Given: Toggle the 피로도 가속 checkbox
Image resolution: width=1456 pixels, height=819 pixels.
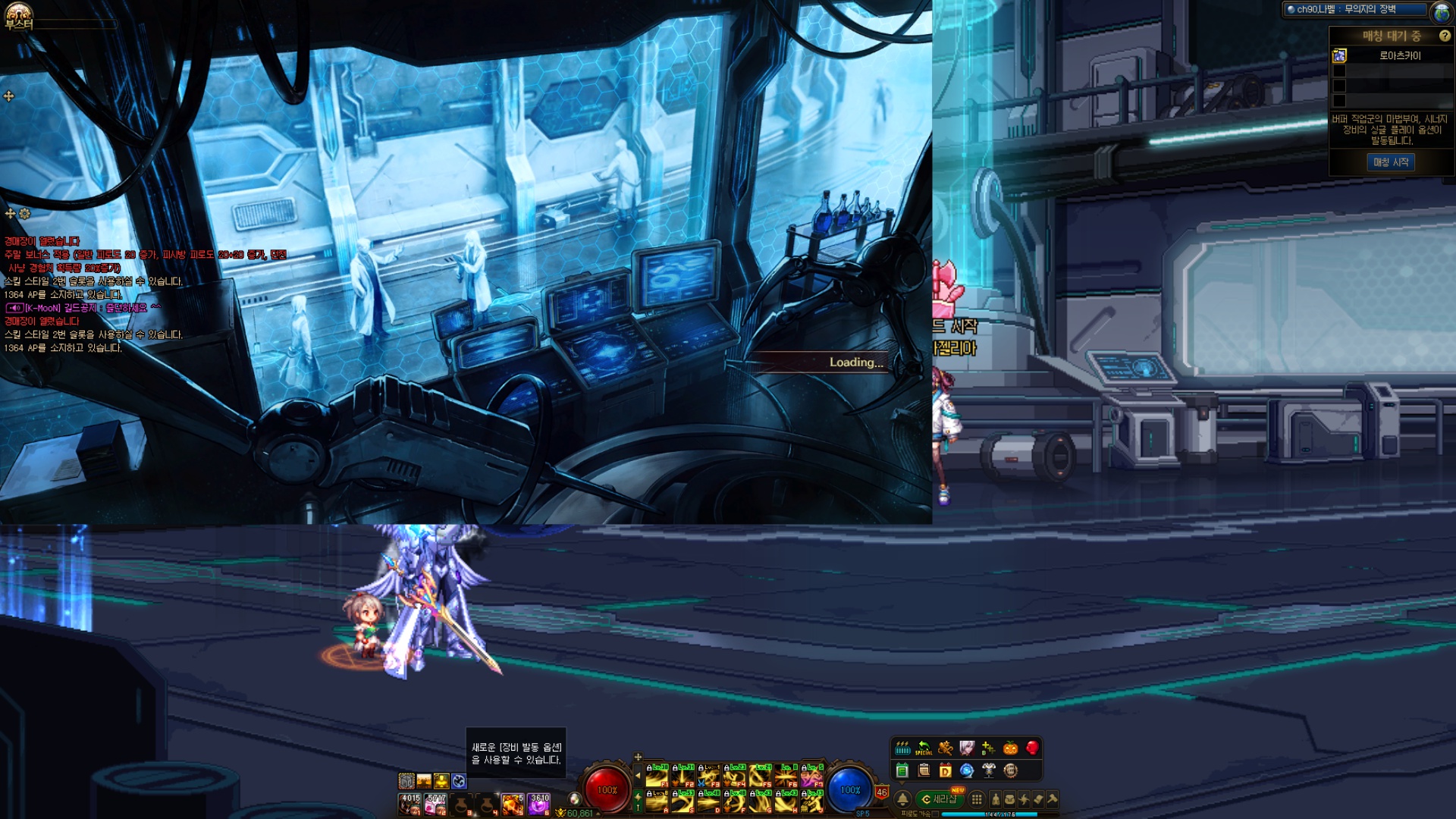Looking at the screenshot, I should (935, 814).
